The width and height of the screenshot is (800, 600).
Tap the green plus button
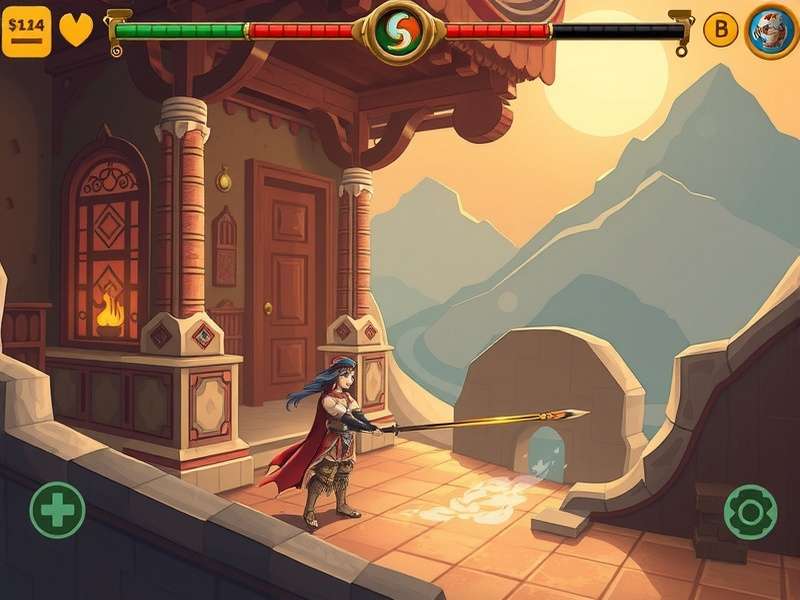[x=57, y=510]
